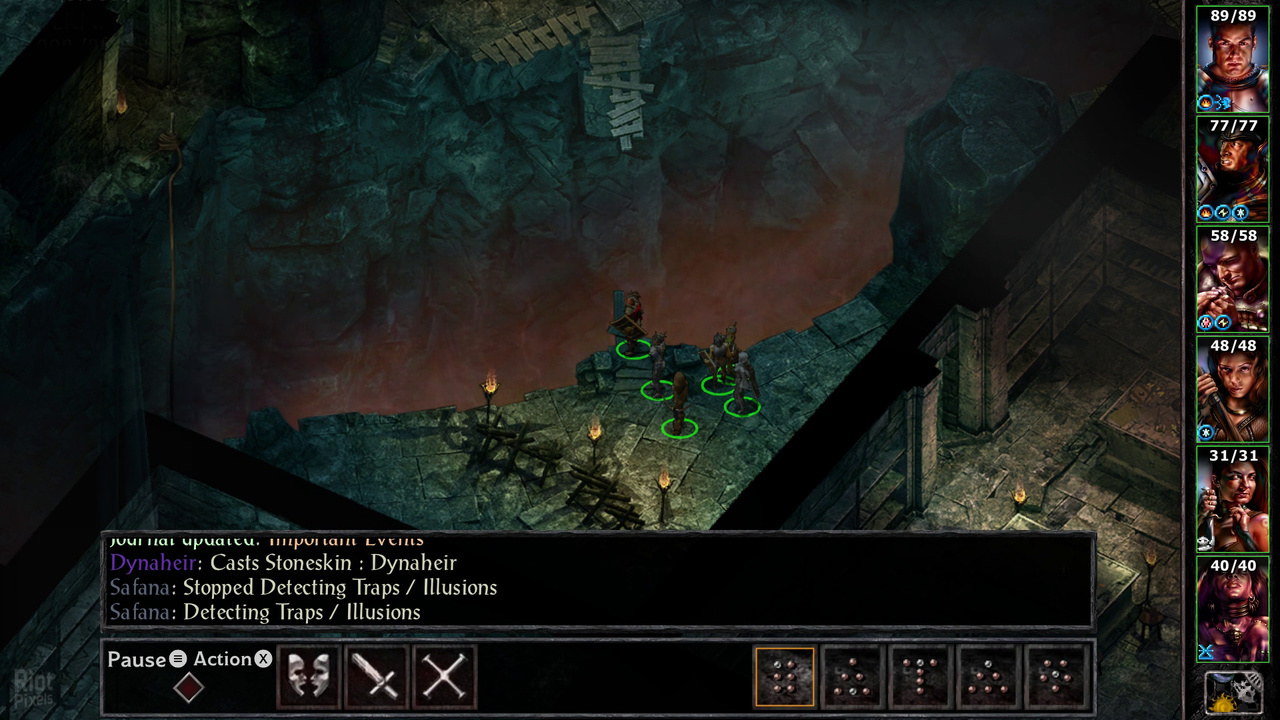Select the crossed swords attack icon
This screenshot has height=720, width=1280.
tap(375, 677)
